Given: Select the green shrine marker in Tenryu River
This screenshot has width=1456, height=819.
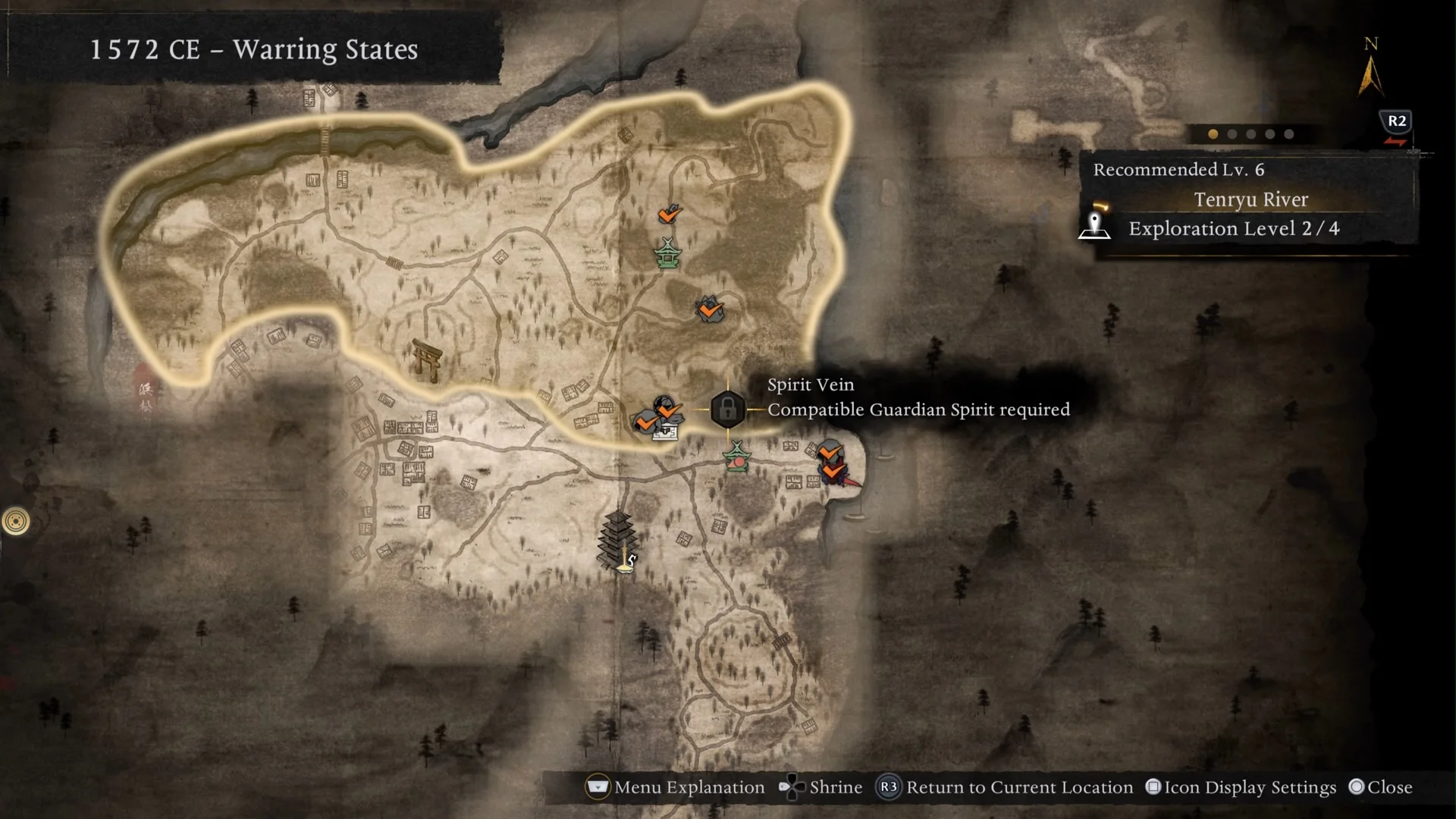Looking at the screenshot, I should [x=667, y=254].
